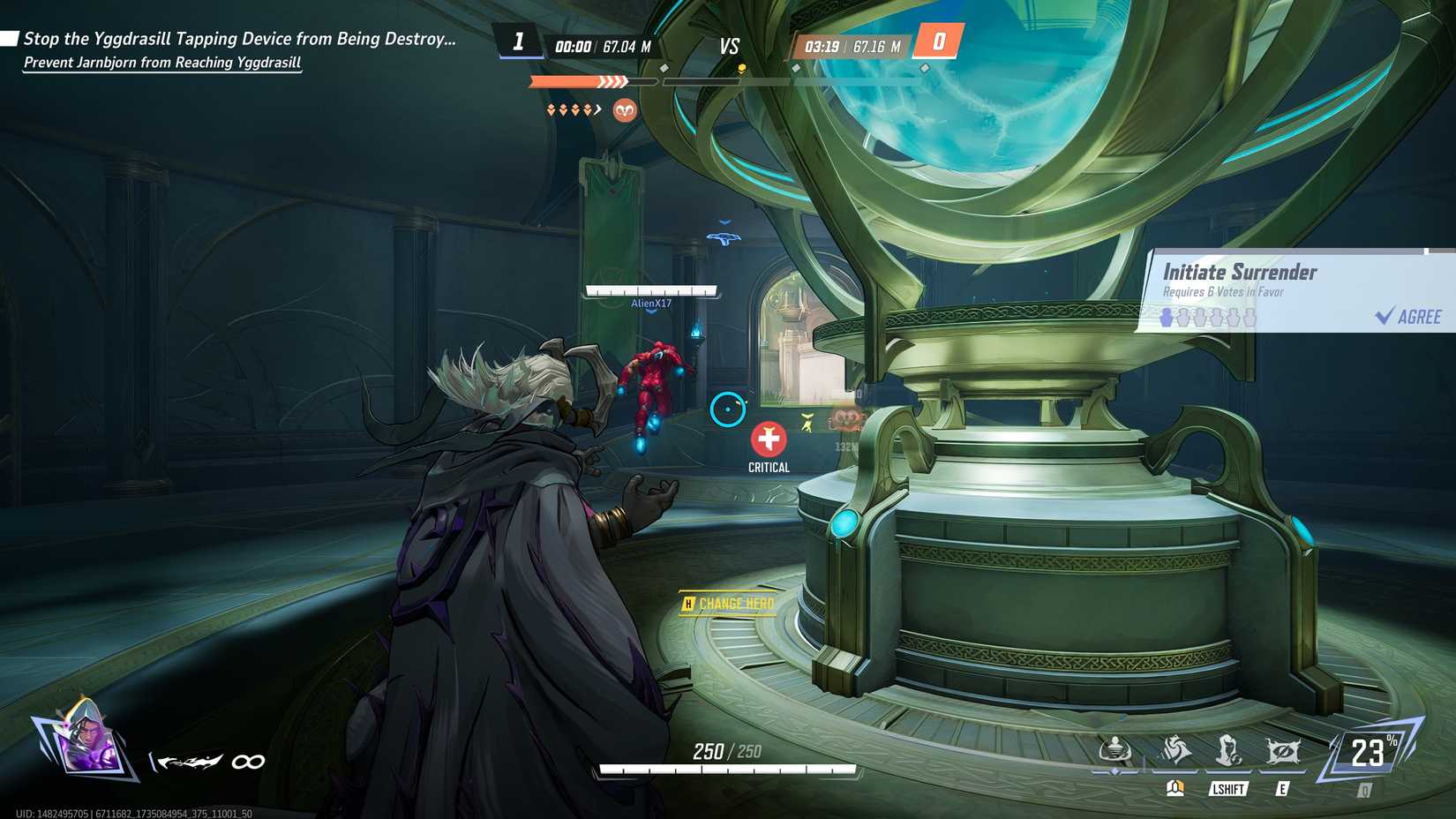Click the infinity ammo icon

coord(247,761)
